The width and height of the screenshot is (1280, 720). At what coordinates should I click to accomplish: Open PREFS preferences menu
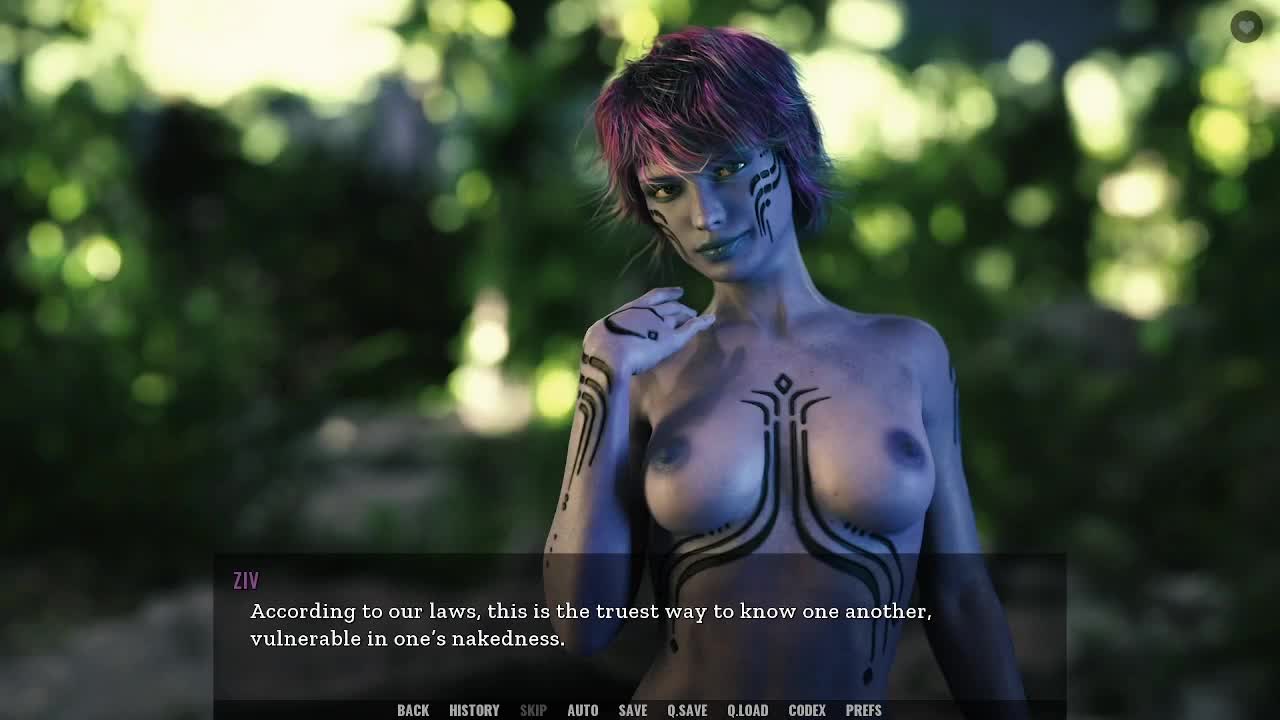coord(863,710)
